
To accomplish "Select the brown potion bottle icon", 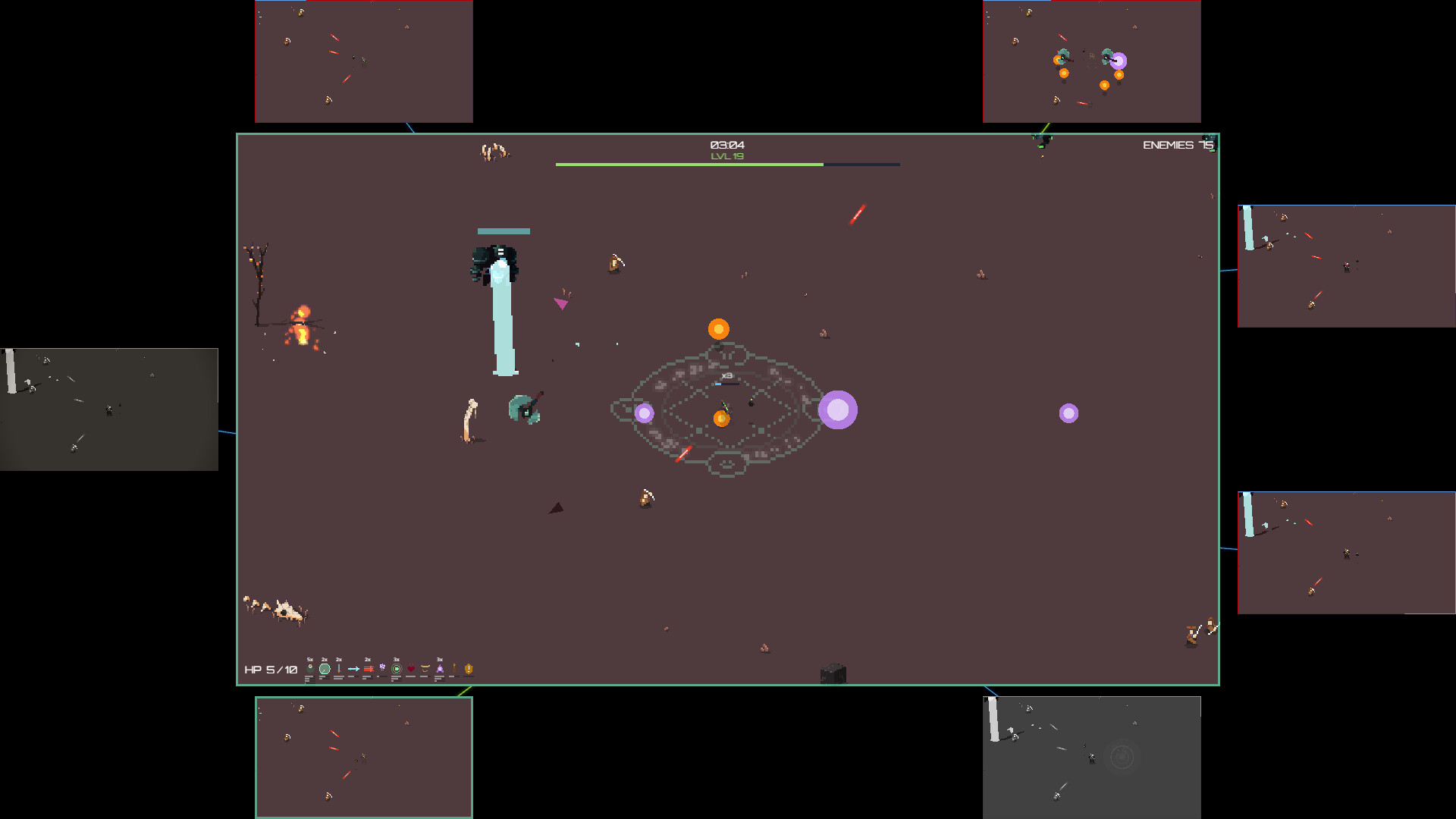I will pyautogui.click(x=454, y=669).
